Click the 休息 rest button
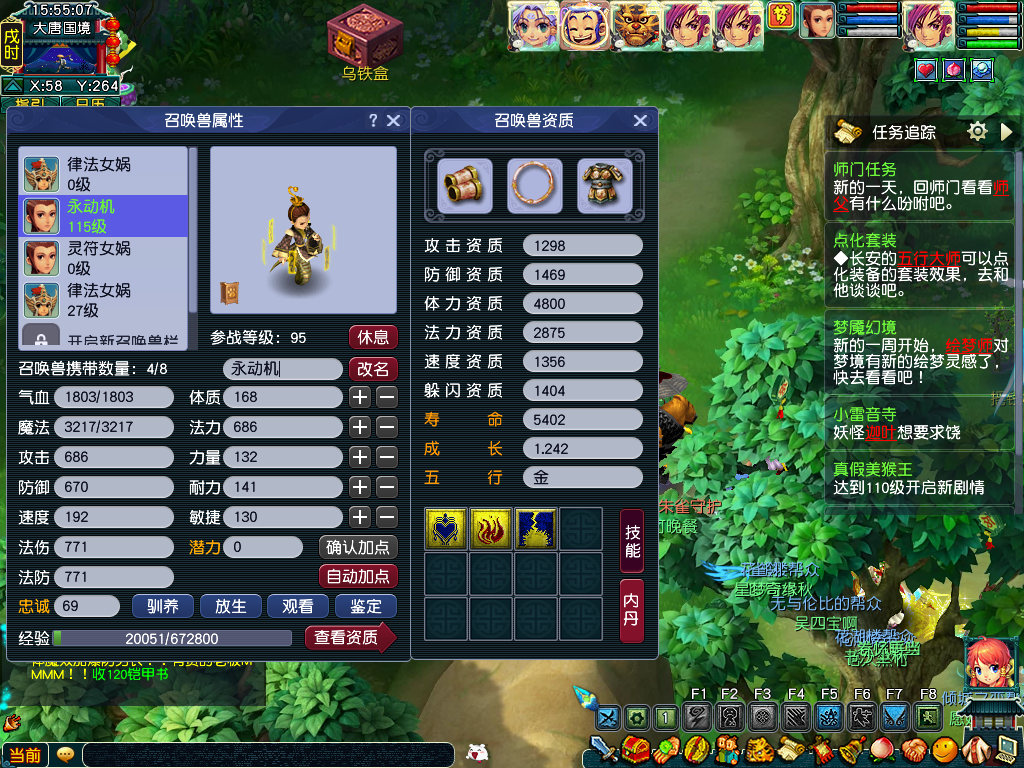The width and height of the screenshot is (1024, 768). 372,336
